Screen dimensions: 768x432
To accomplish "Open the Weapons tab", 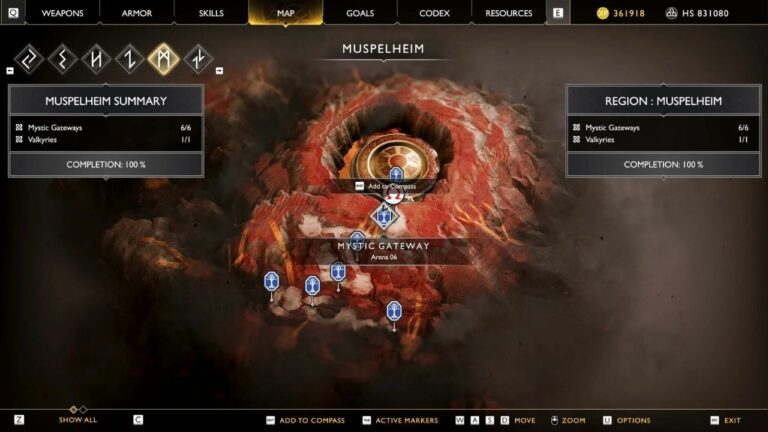I will tap(62, 13).
